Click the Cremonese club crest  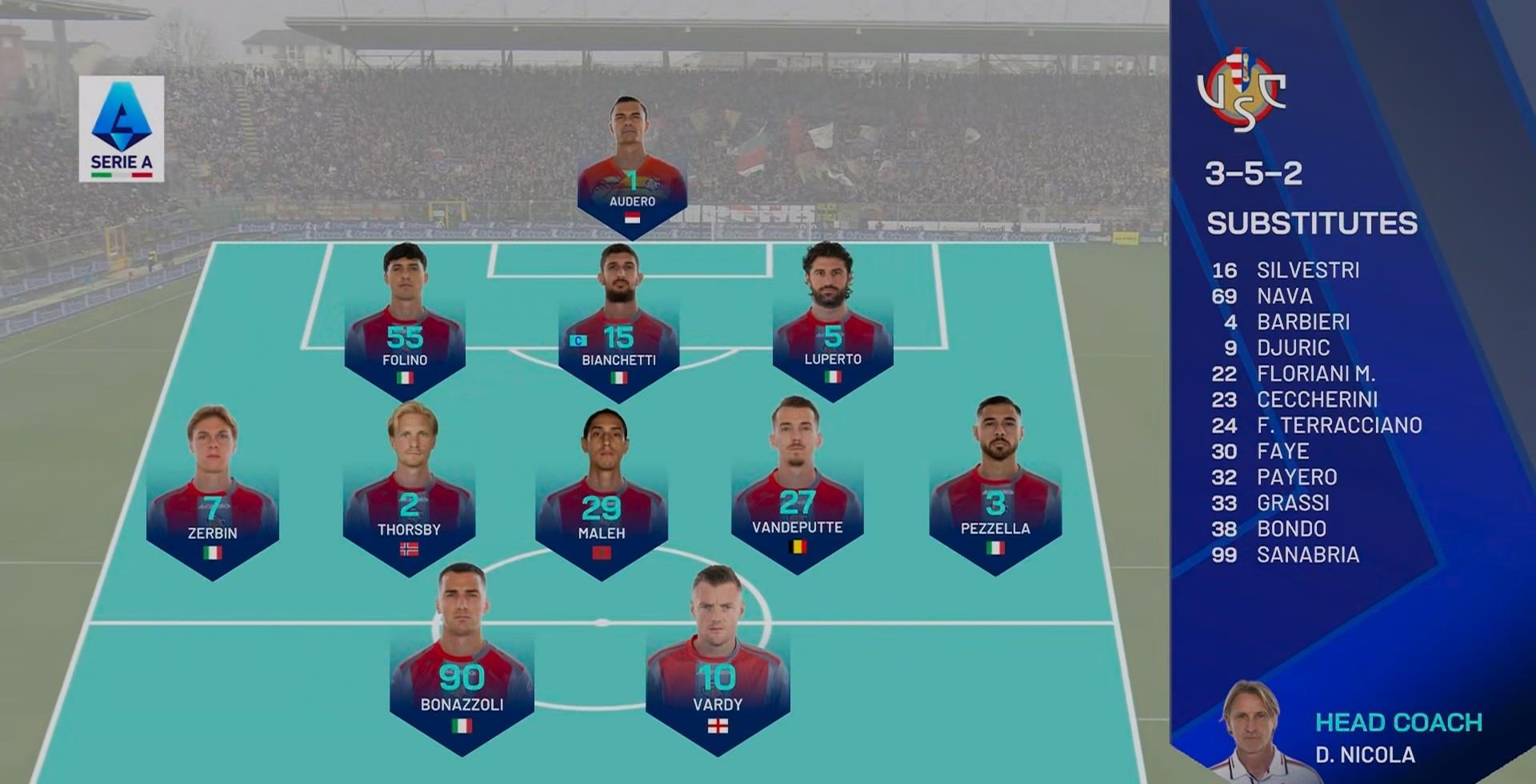coord(1241,90)
